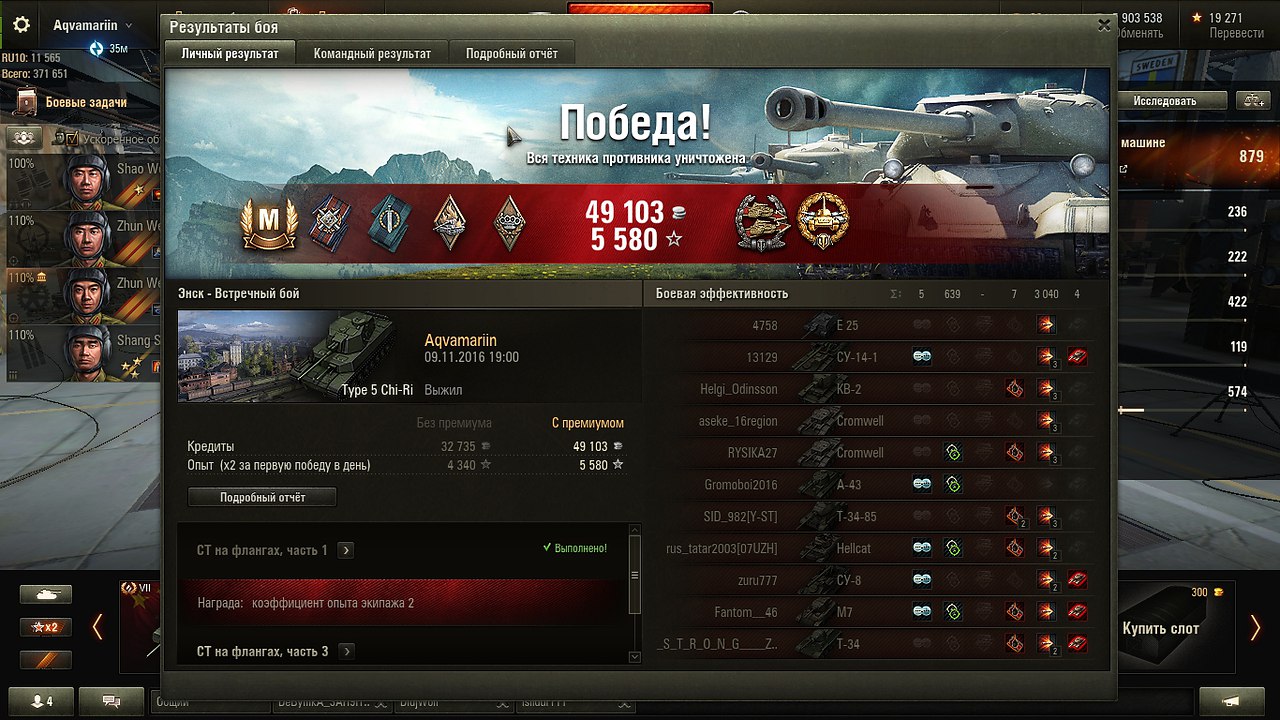Close the battle results window
1280x720 pixels.
tap(1104, 26)
